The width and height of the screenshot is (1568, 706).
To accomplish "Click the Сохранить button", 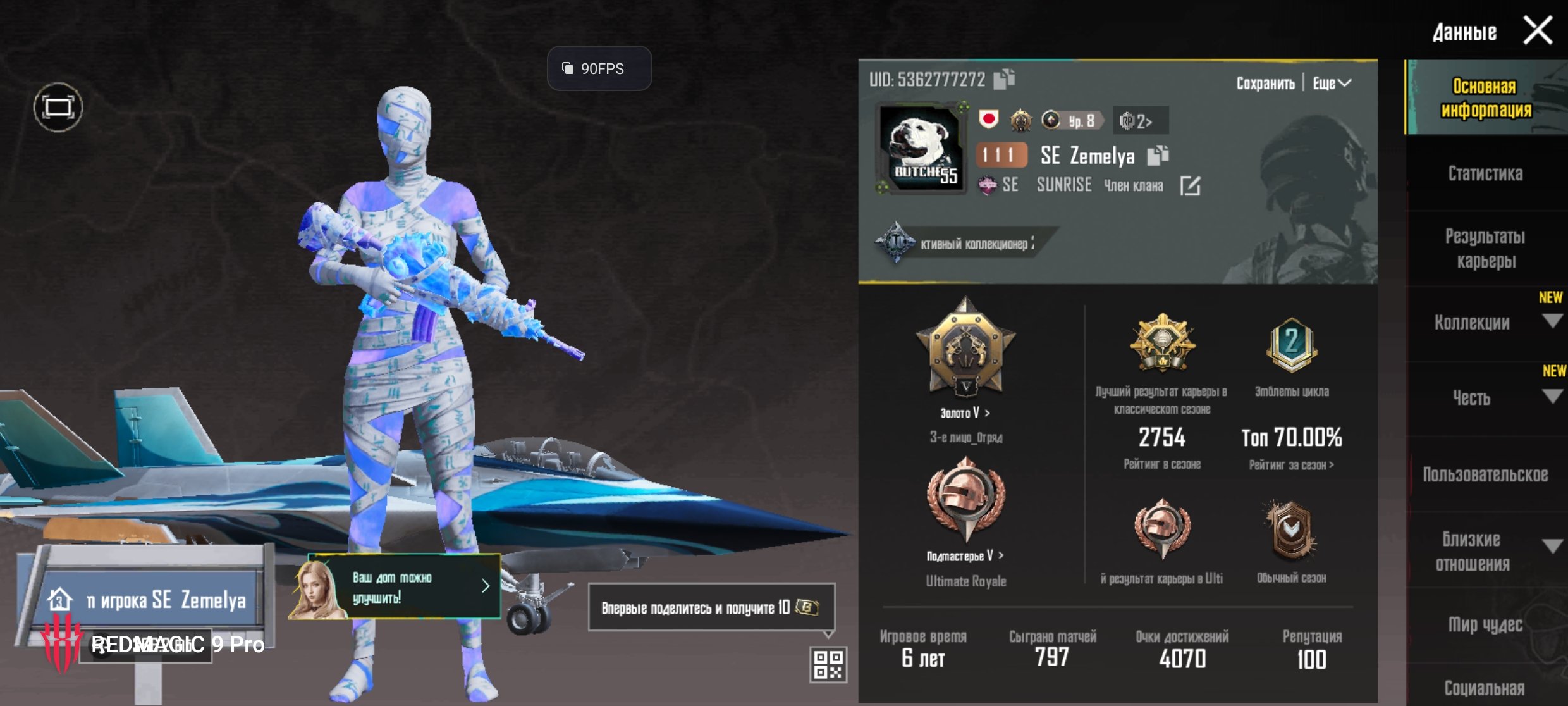I will 1265,84.
